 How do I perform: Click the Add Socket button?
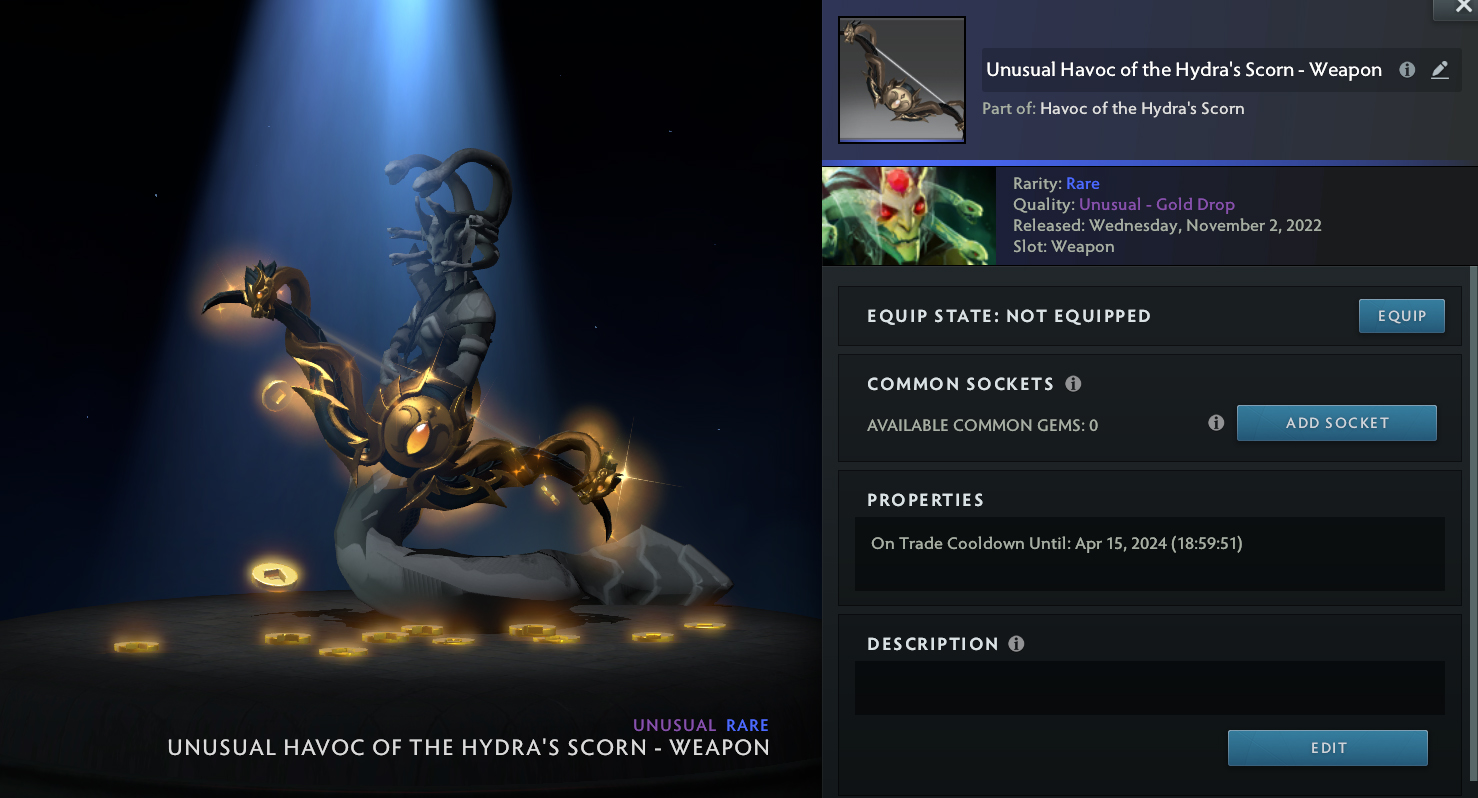tap(1336, 423)
